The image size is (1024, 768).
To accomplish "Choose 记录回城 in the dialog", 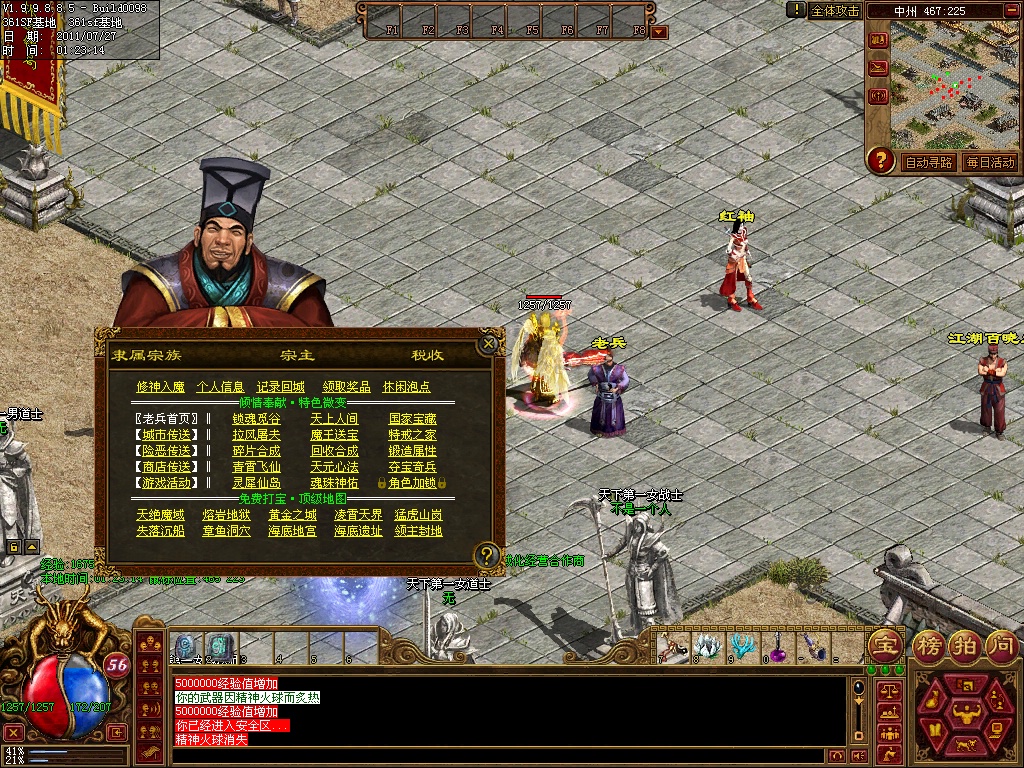I will pos(280,387).
